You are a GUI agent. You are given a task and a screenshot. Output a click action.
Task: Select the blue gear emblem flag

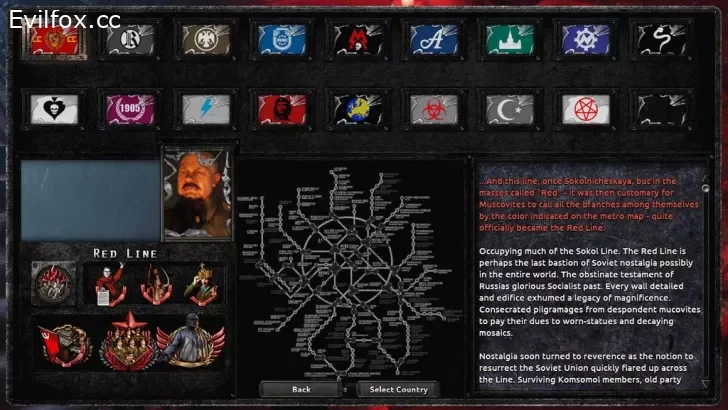coord(587,40)
